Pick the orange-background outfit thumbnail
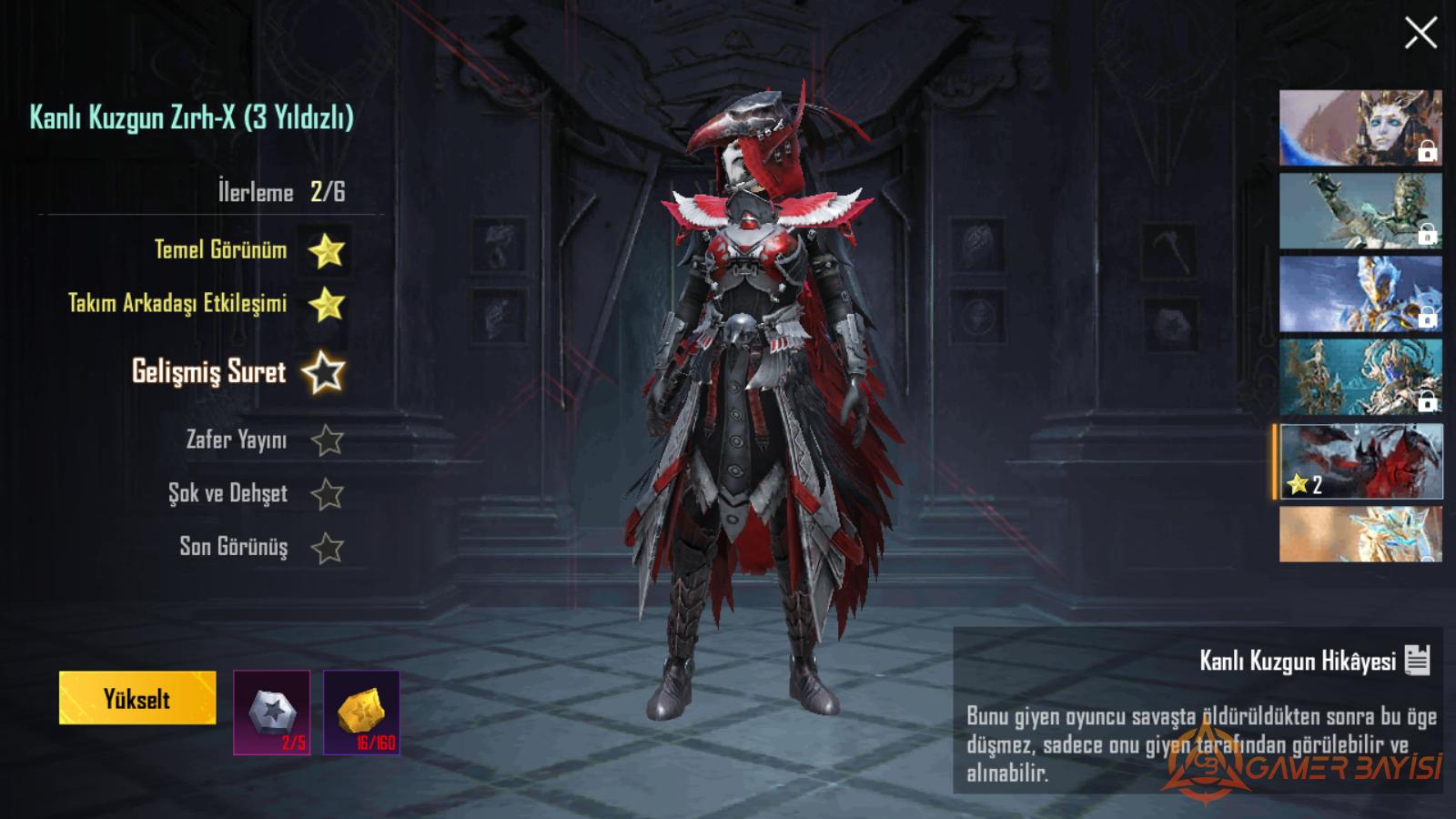 (x=1360, y=534)
